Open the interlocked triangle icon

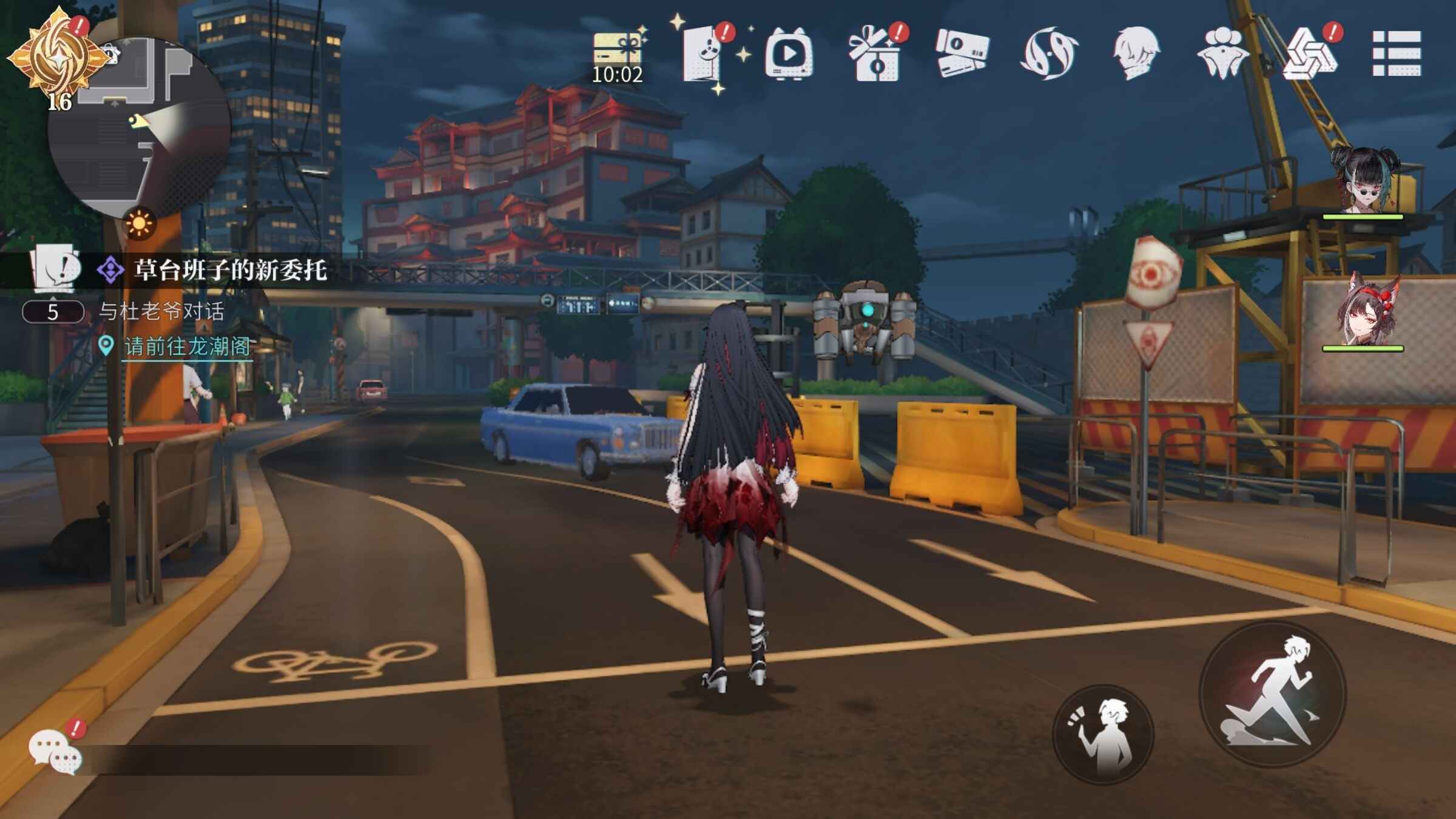coord(1309,55)
